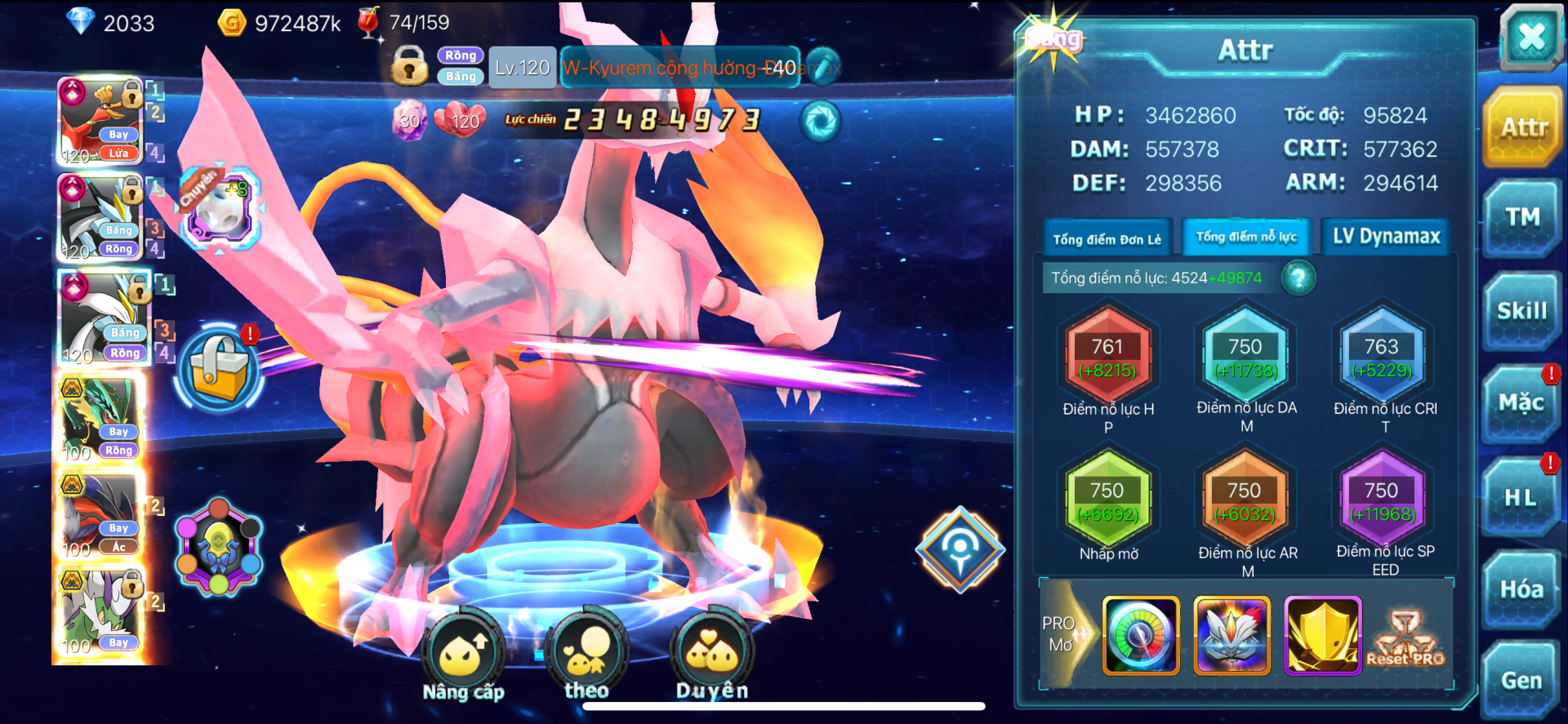Viewport: 1568px width, 724px height.
Task: Click the question mark help icon
Action: pyautogui.click(x=1298, y=278)
